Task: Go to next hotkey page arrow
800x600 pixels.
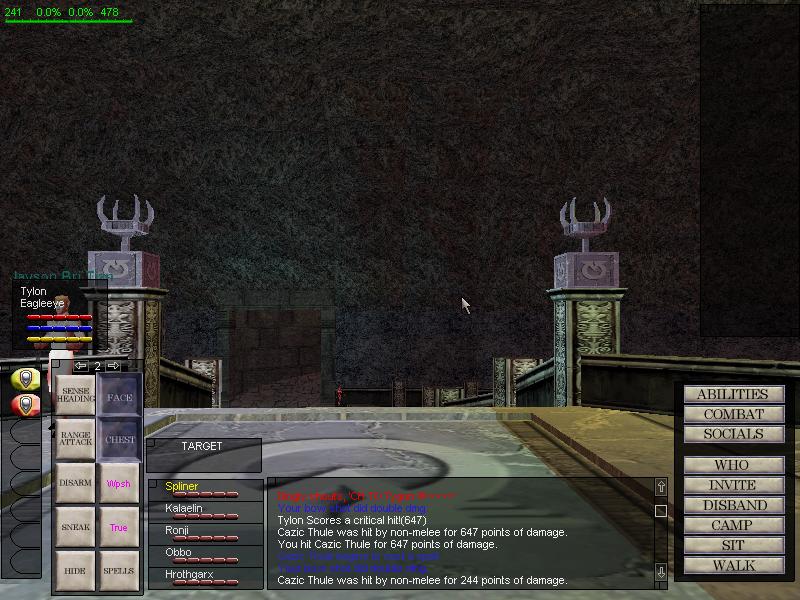Action: tap(113, 367)
